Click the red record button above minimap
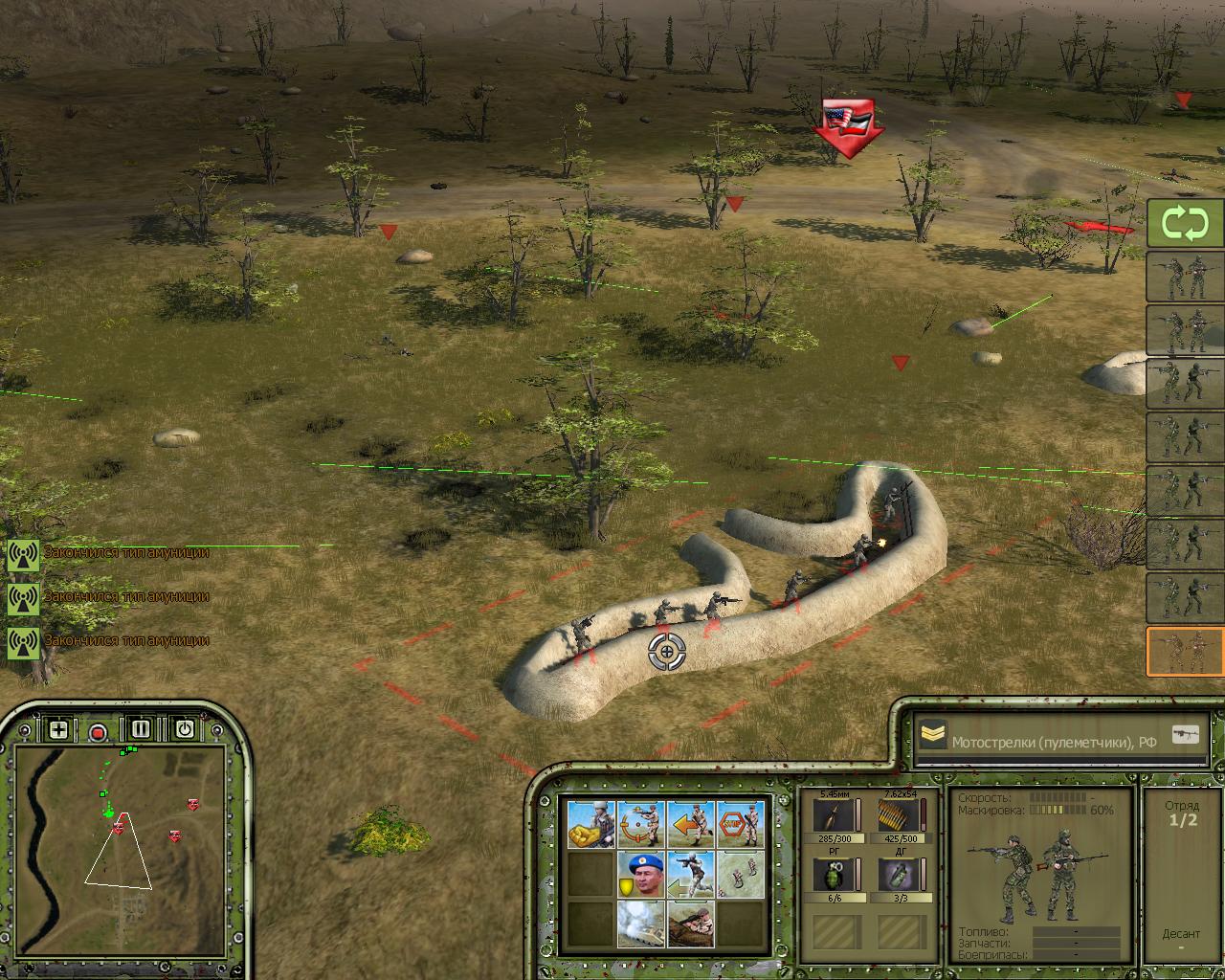The height and width of the screenshot is (980, 1225). point(98,732)
